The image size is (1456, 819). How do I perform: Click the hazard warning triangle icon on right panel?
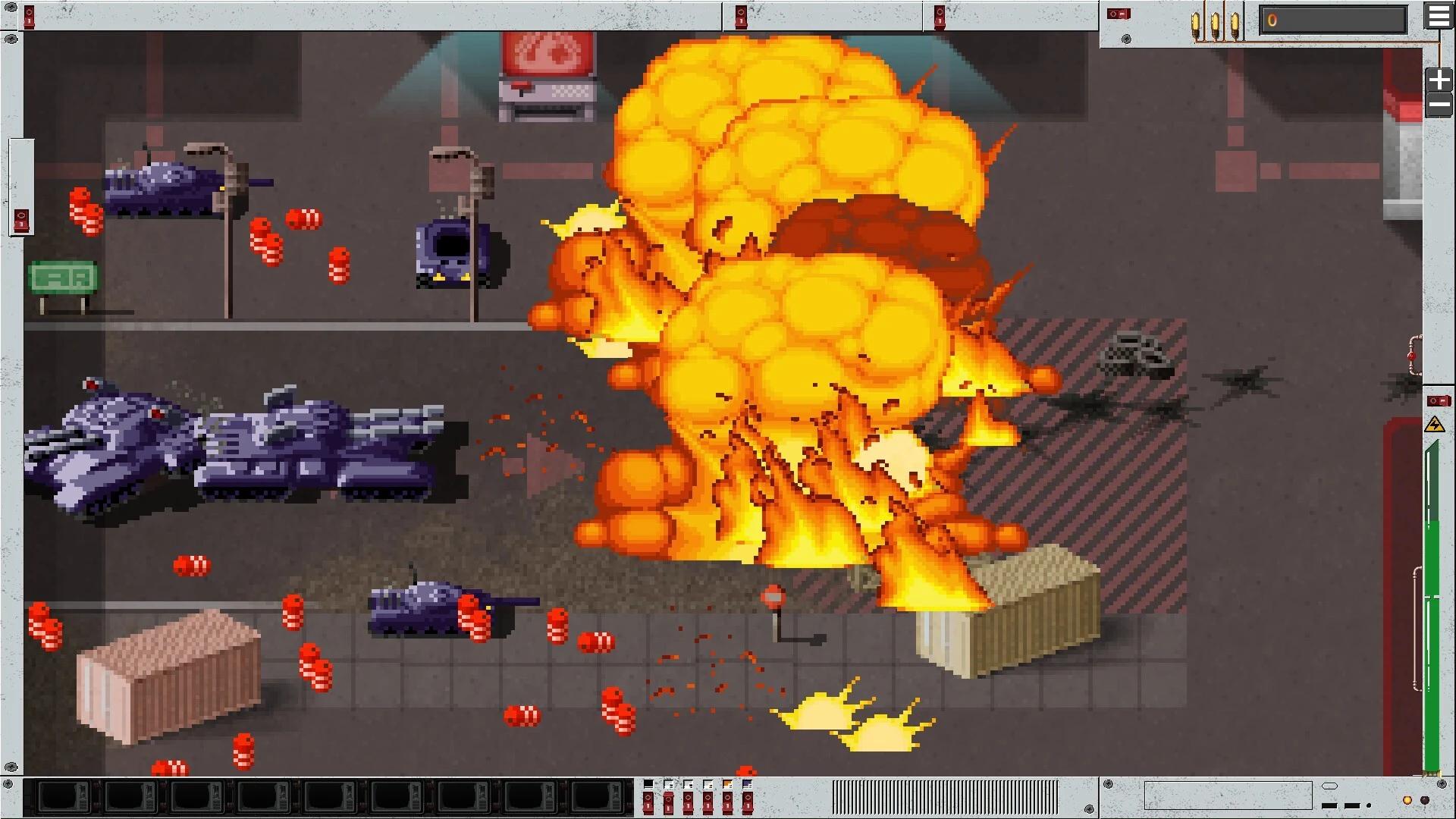[1433, 426]
